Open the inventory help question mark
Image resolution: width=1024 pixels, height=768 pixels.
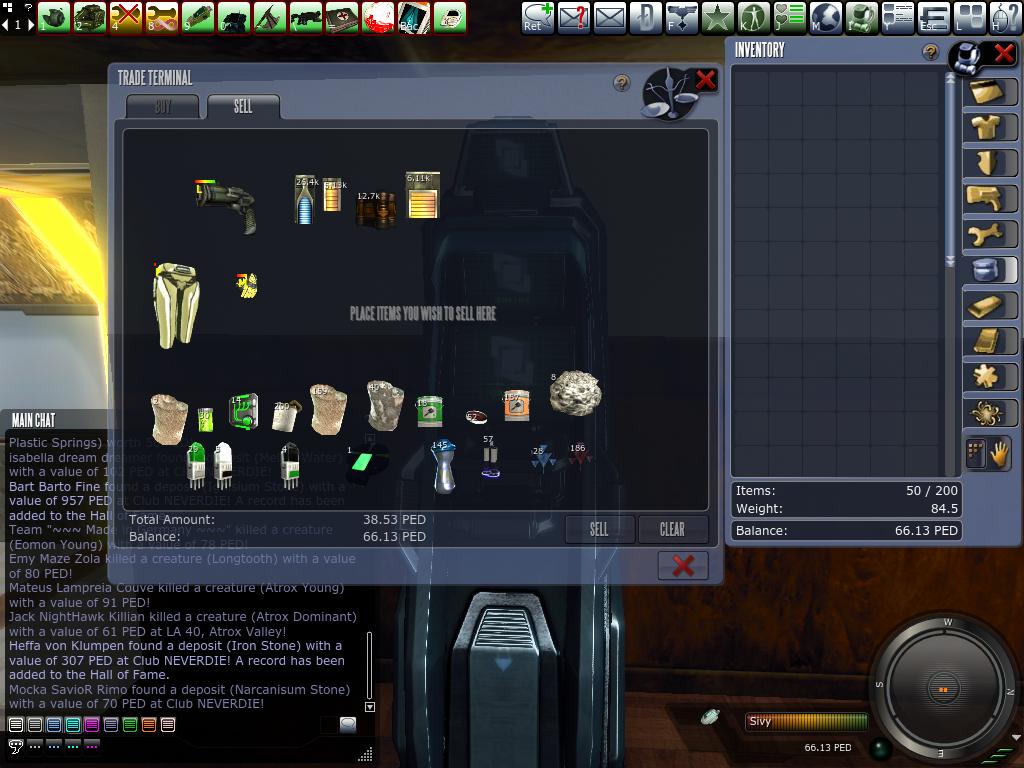[931, 52]
